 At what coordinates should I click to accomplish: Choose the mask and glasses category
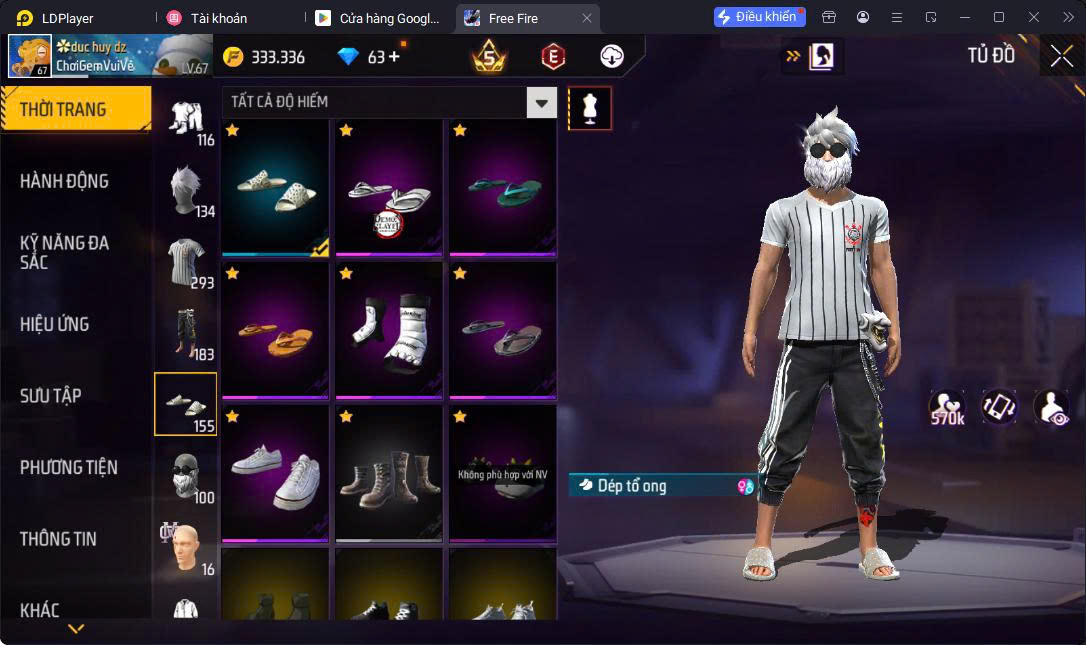(x=186, y=477)
